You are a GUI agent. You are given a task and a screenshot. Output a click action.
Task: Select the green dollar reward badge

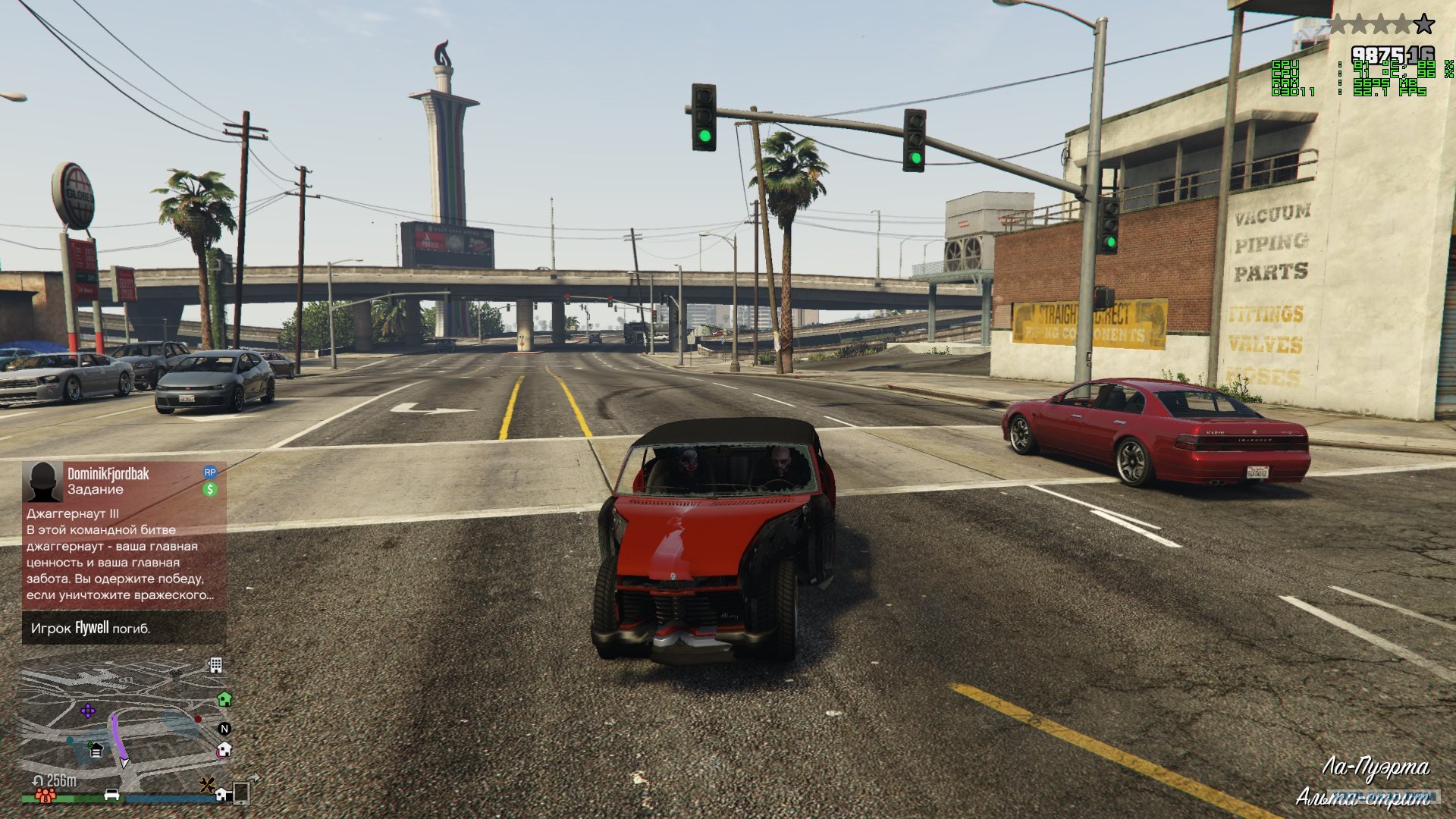click(210, 490)
